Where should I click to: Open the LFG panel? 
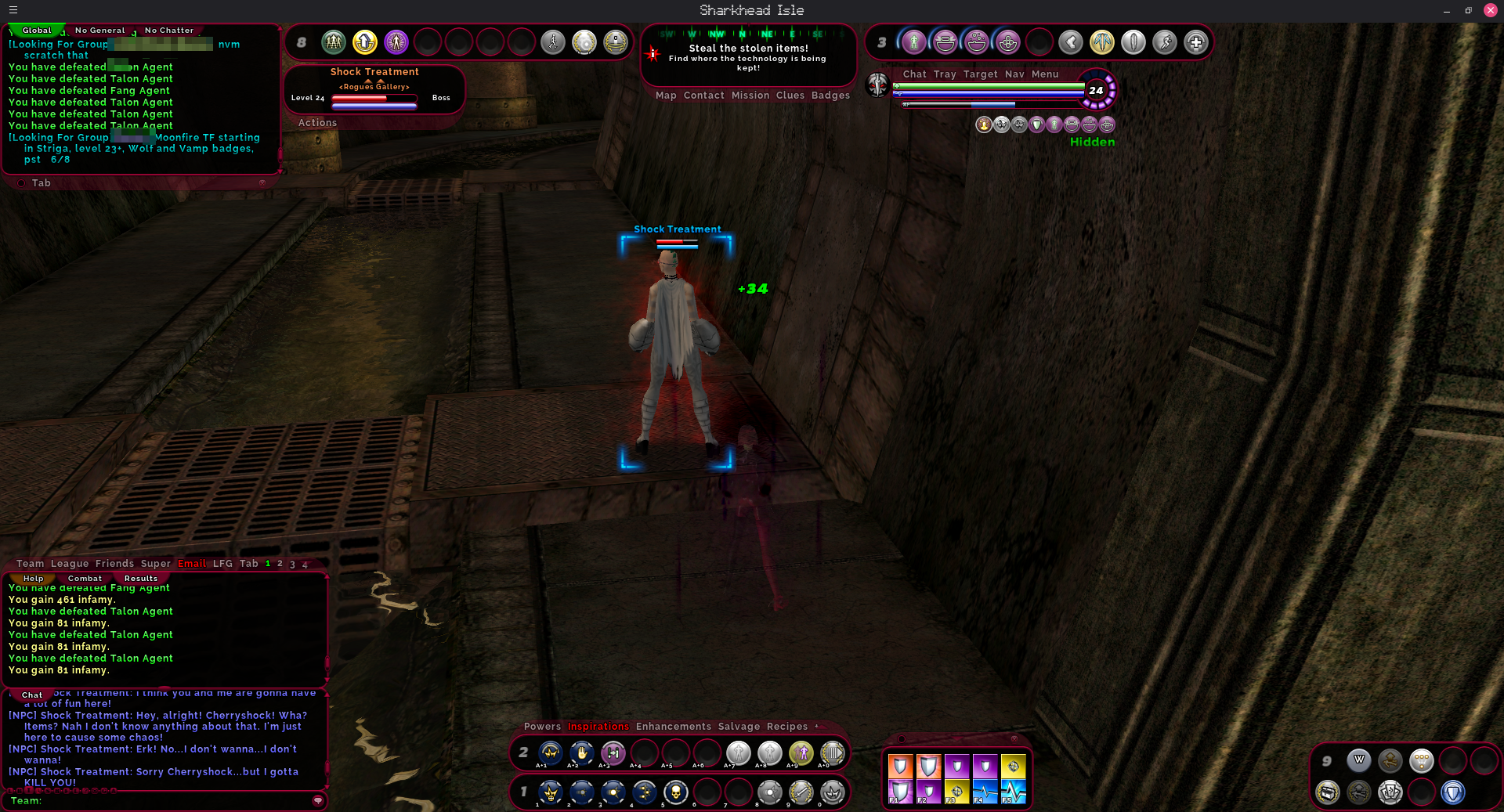point(222,564)
